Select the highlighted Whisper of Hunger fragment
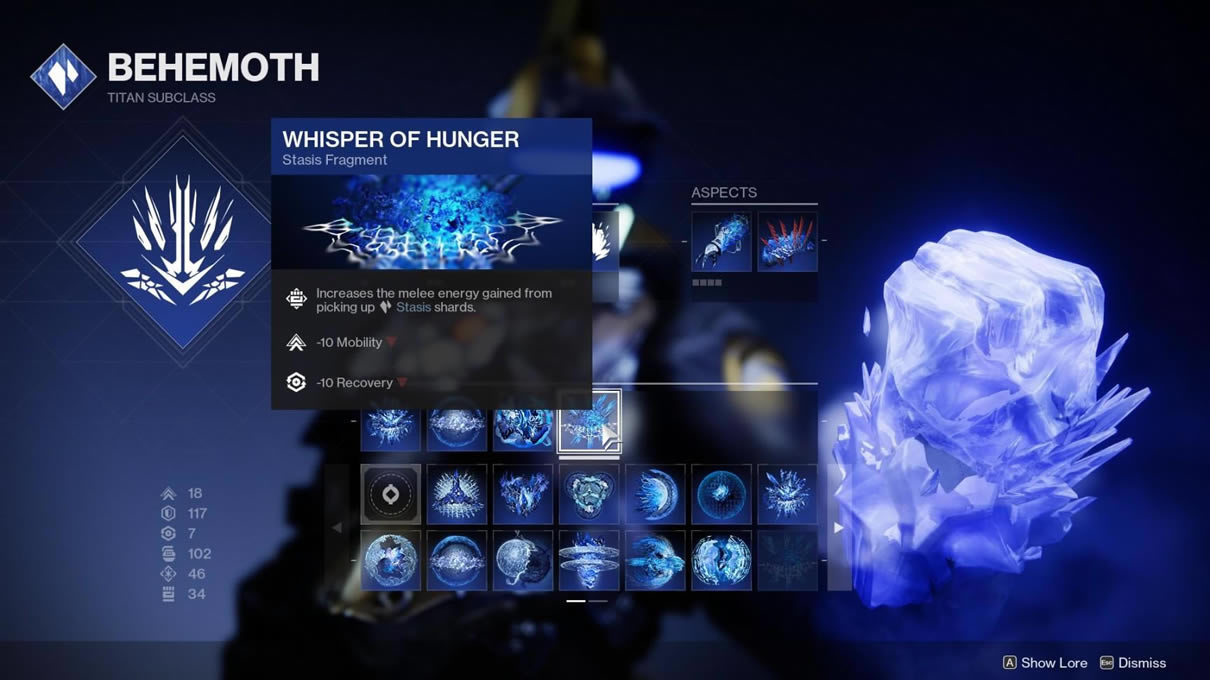The height and width of the screenshot is (680, 1210). [589, 422]
